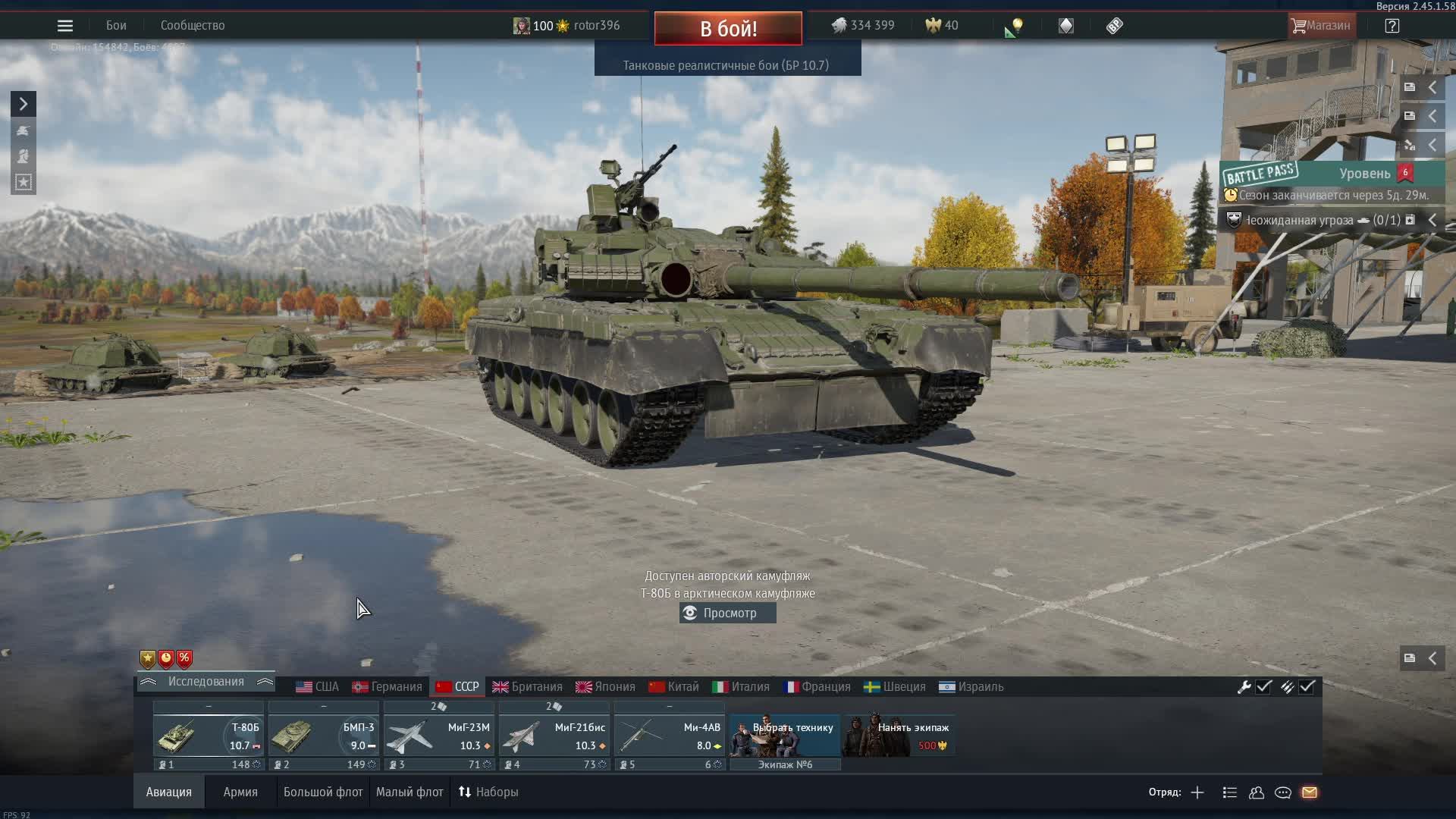Viewport: 1456px width, 819px height.
Task: Open the «Сообщество» menu
Action: 193,26
